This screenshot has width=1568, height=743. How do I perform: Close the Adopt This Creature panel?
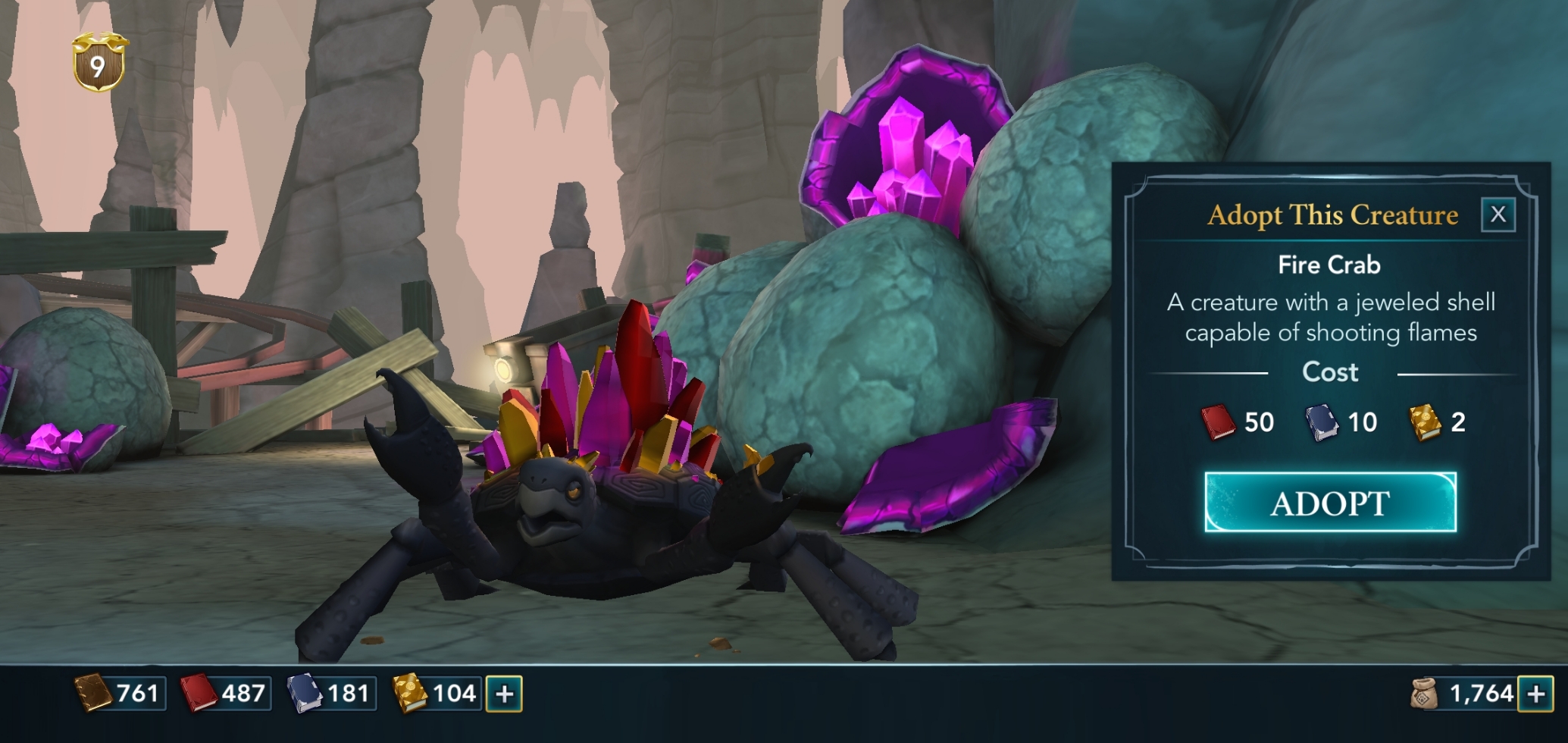coord(1498,215)
